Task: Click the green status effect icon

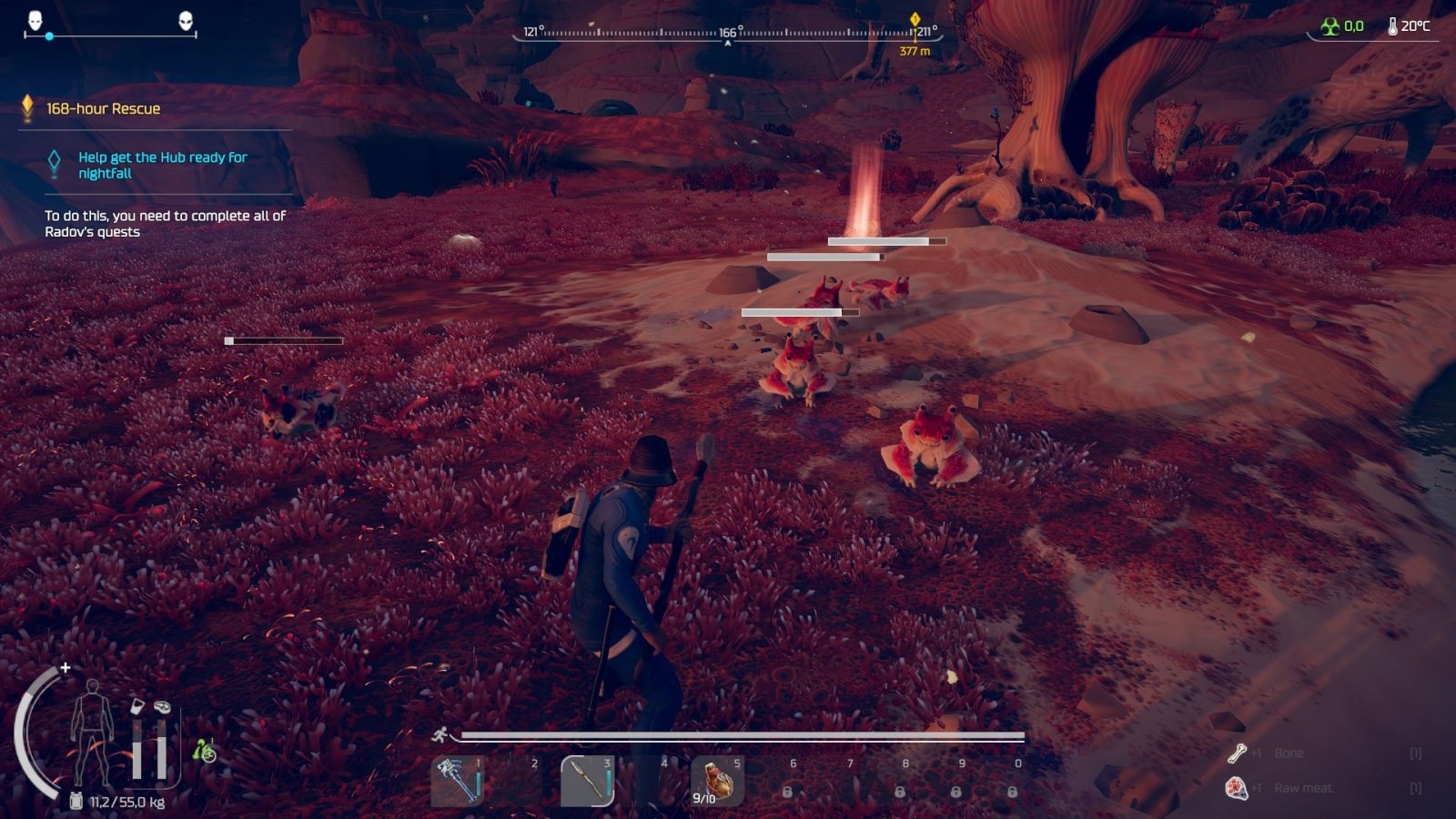Action: (205, 750)
